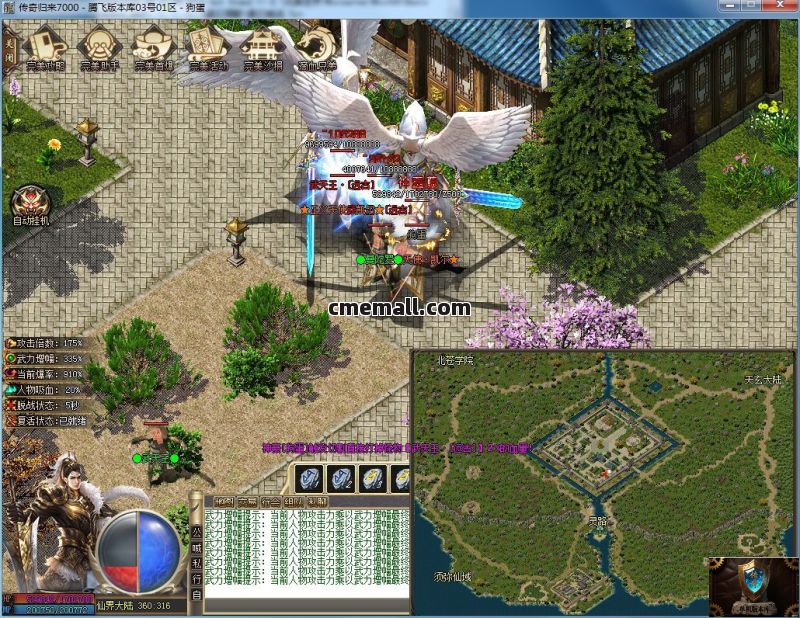Choose the 私 private chat channel
Screen dimensions: 800x618
click(x=197, y=562)
